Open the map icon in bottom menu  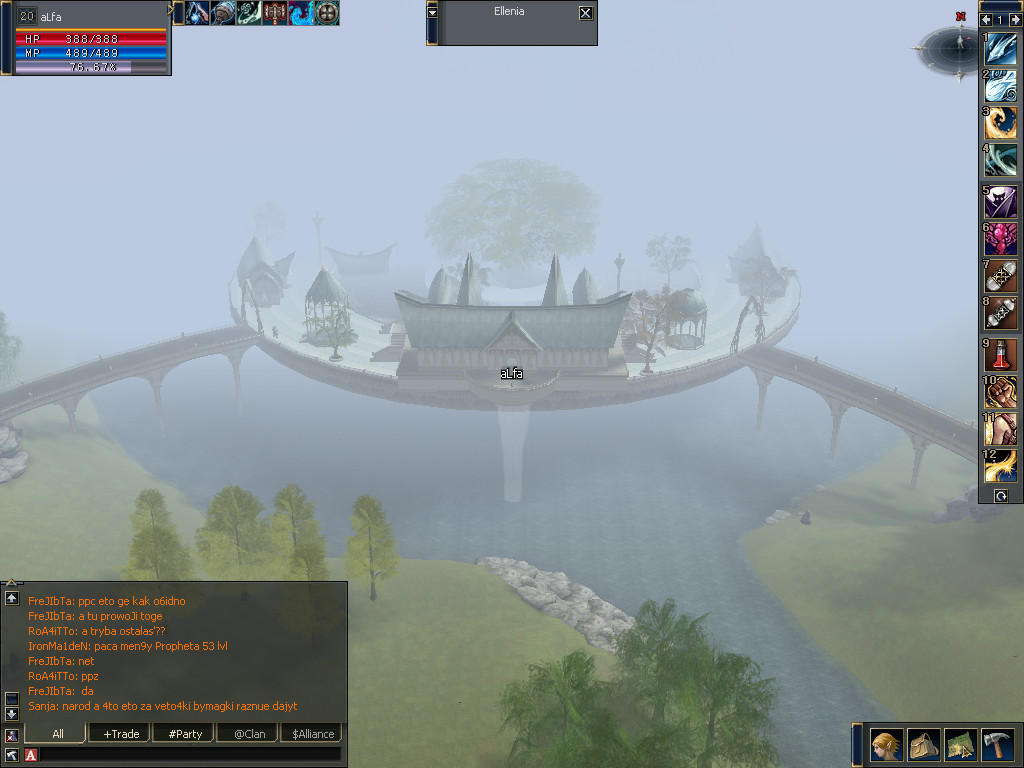(x=960, y=745)
